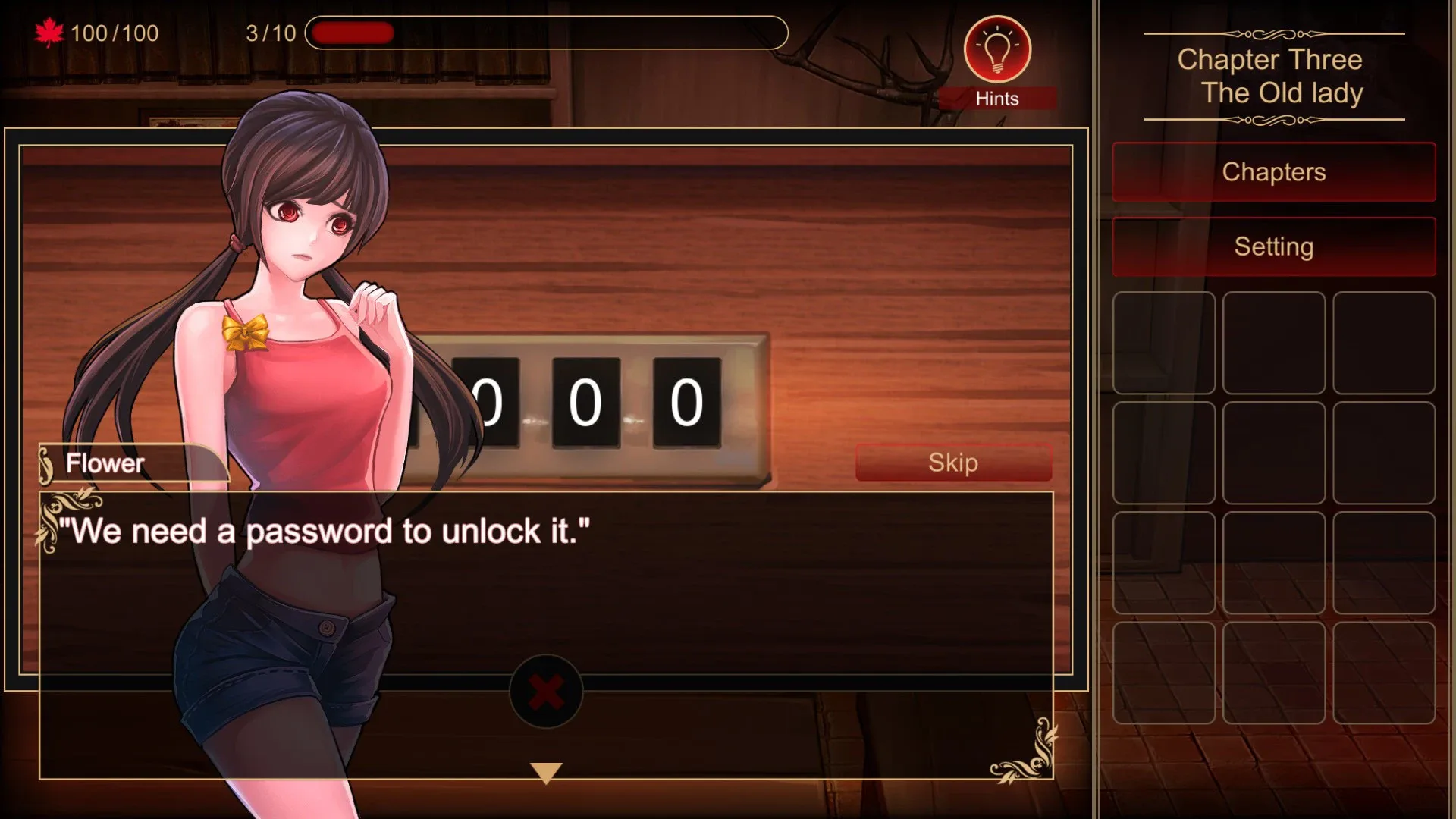Click the red maple leaf currency icon
Screen dimensions: 1456x819
tap(48, 32)
